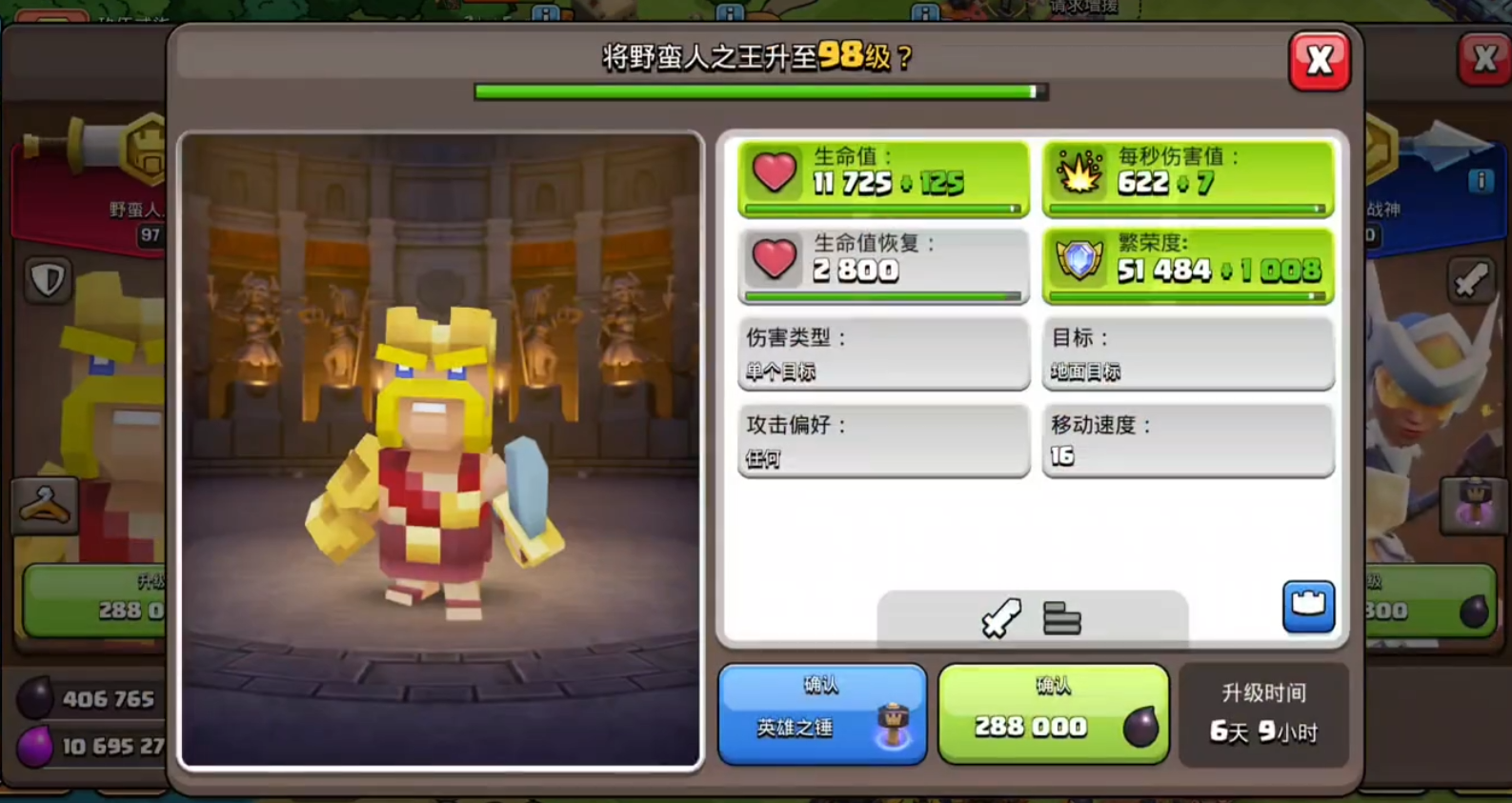Click the dark elixir icon beside 406 765
1512x803 pixels.
pyautogui.click(x=36, y=698)
